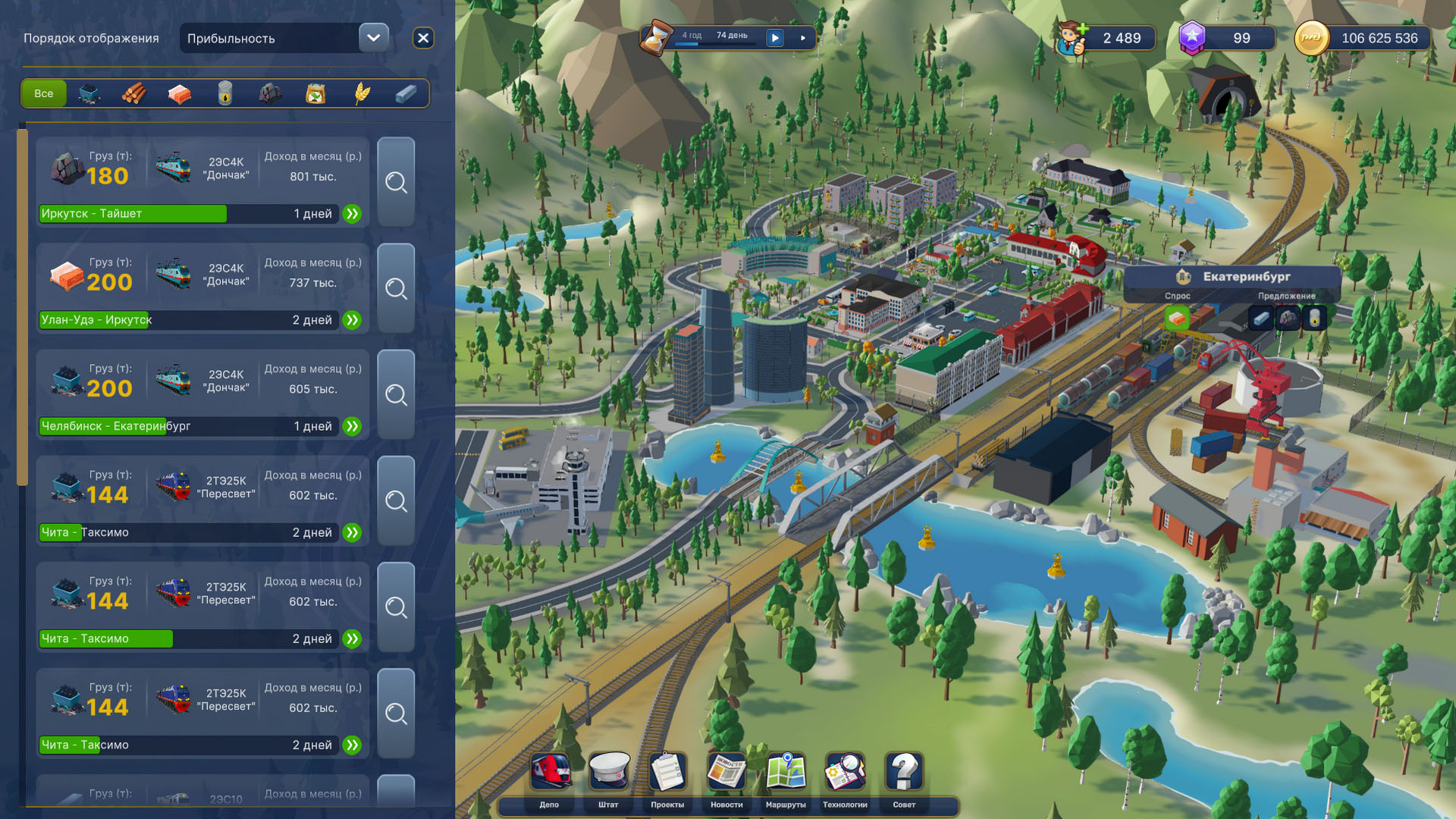Filter routes by wood logs cargo
This screenshot has height=819, width=1456.
click(134, 93)
